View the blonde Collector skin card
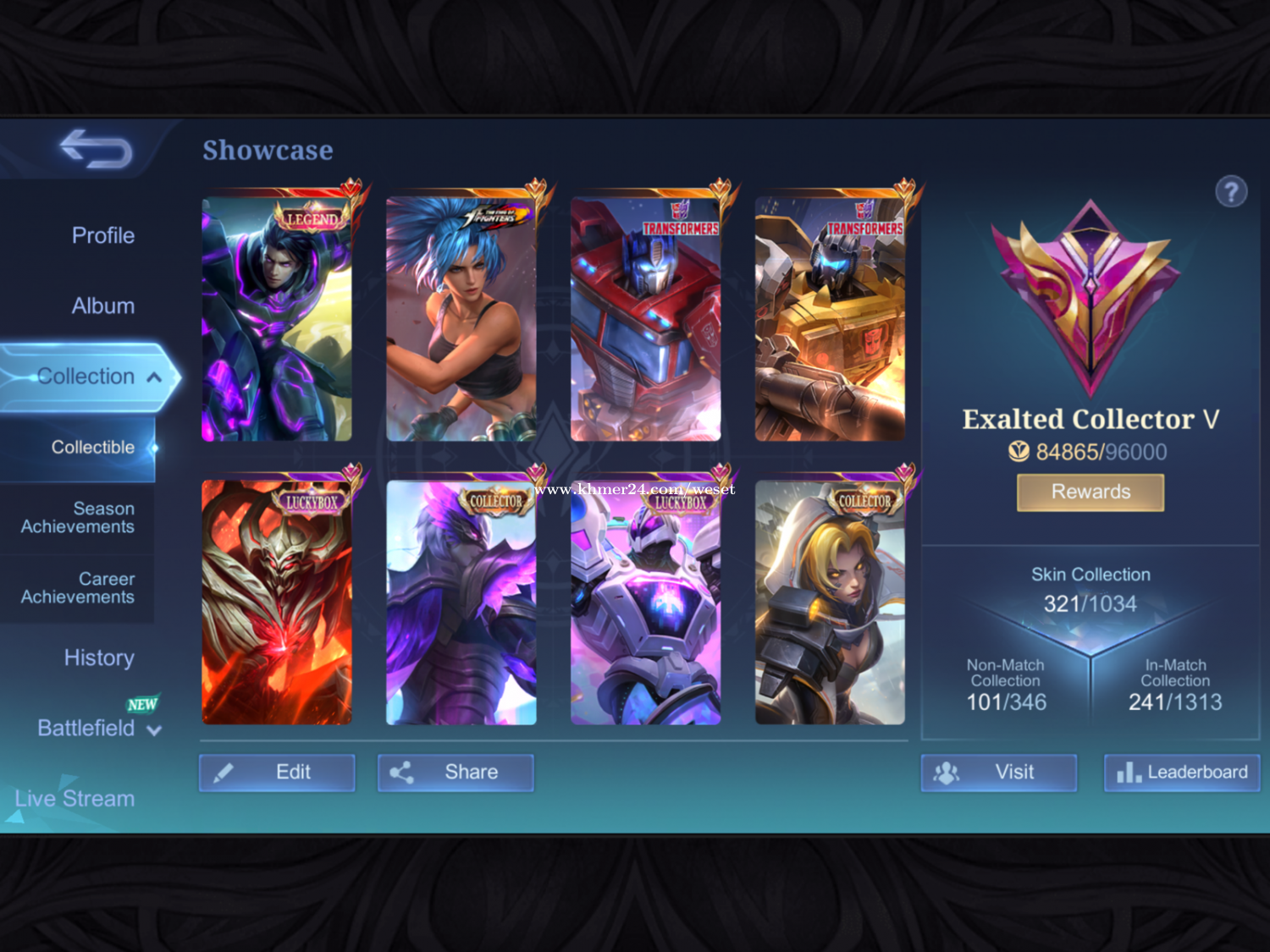 [830, 603]
